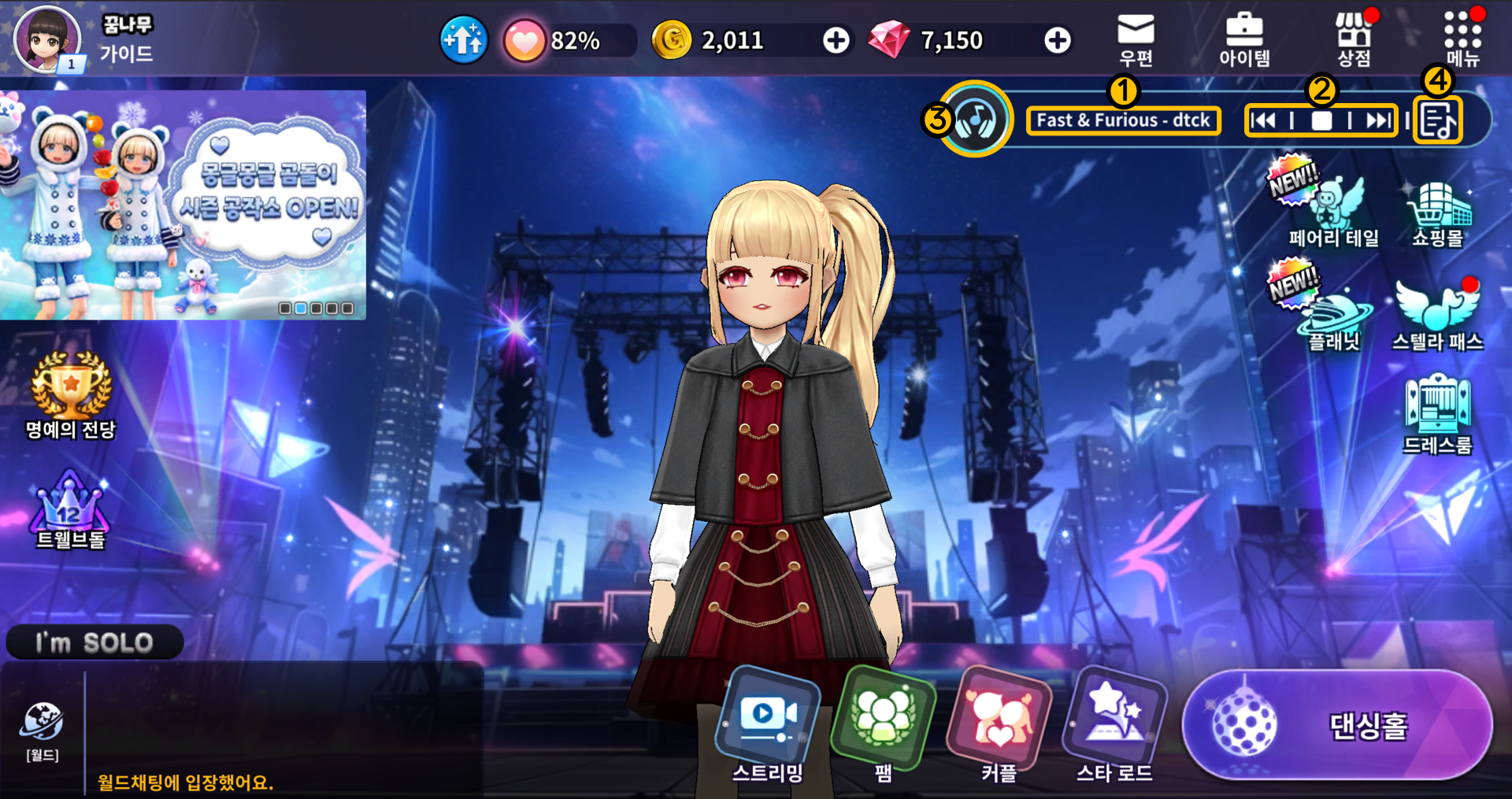
Task: Open the 메뉴 grid menu
Action: [x=1462, y=39]
